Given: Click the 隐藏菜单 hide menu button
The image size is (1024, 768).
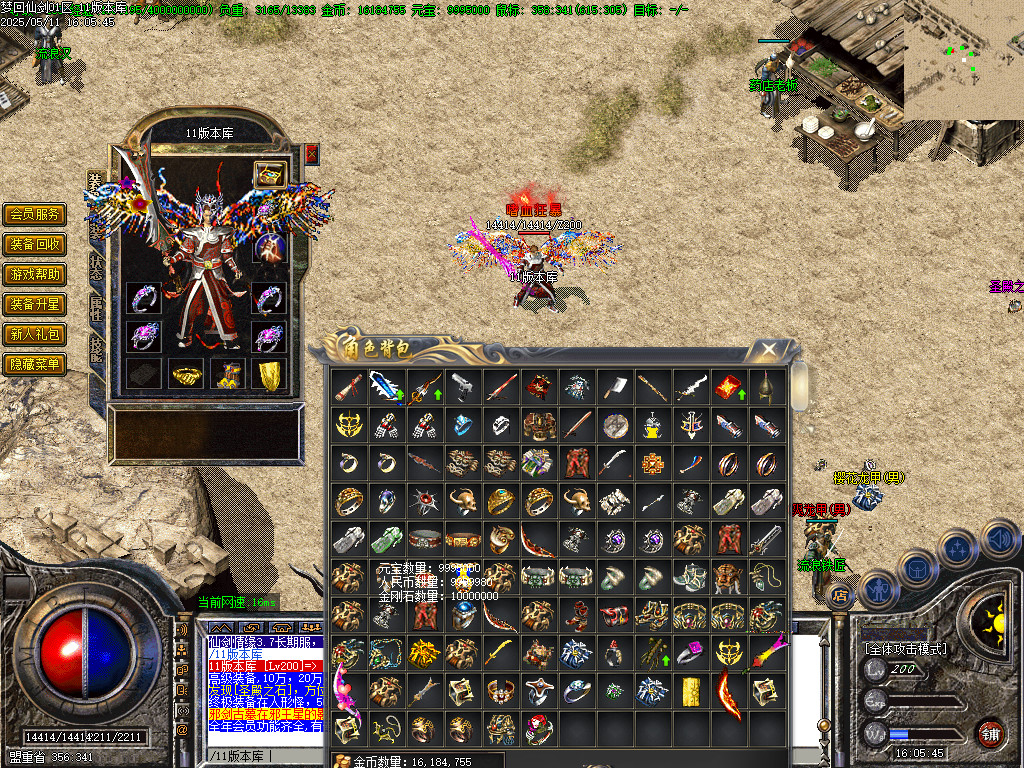Looking at the screenshot, I should 35,364.
